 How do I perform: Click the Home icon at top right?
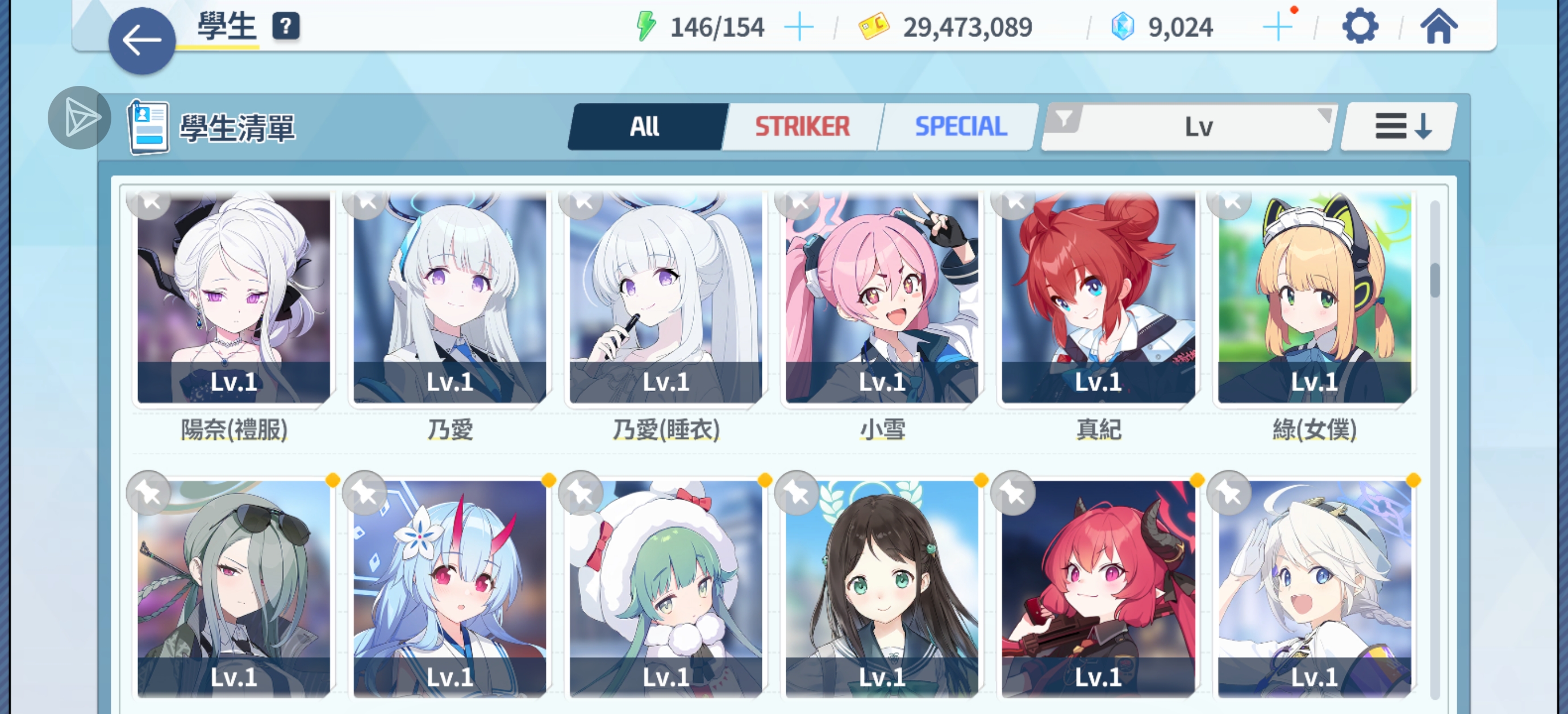[x=1440, y=27]
